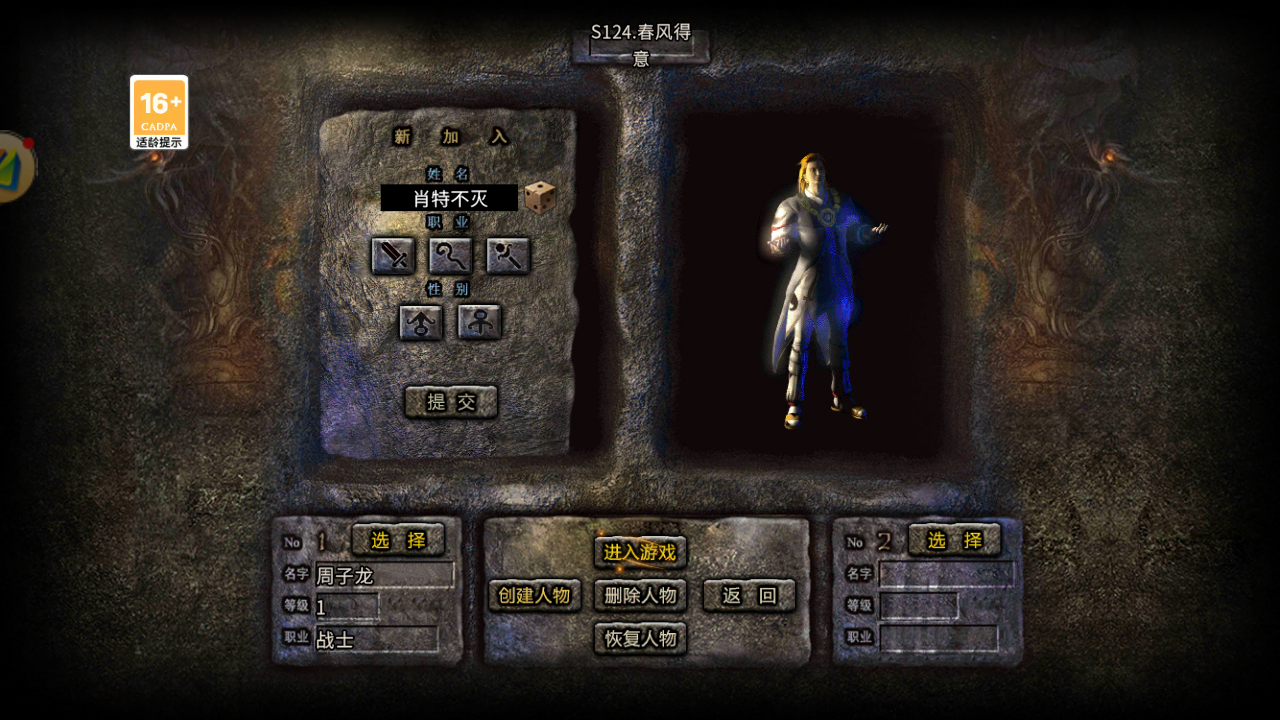Choose the male gender symbol
Image resolution: width=1280 pixels, height=720 pixels.
click(x=420, y=323)
